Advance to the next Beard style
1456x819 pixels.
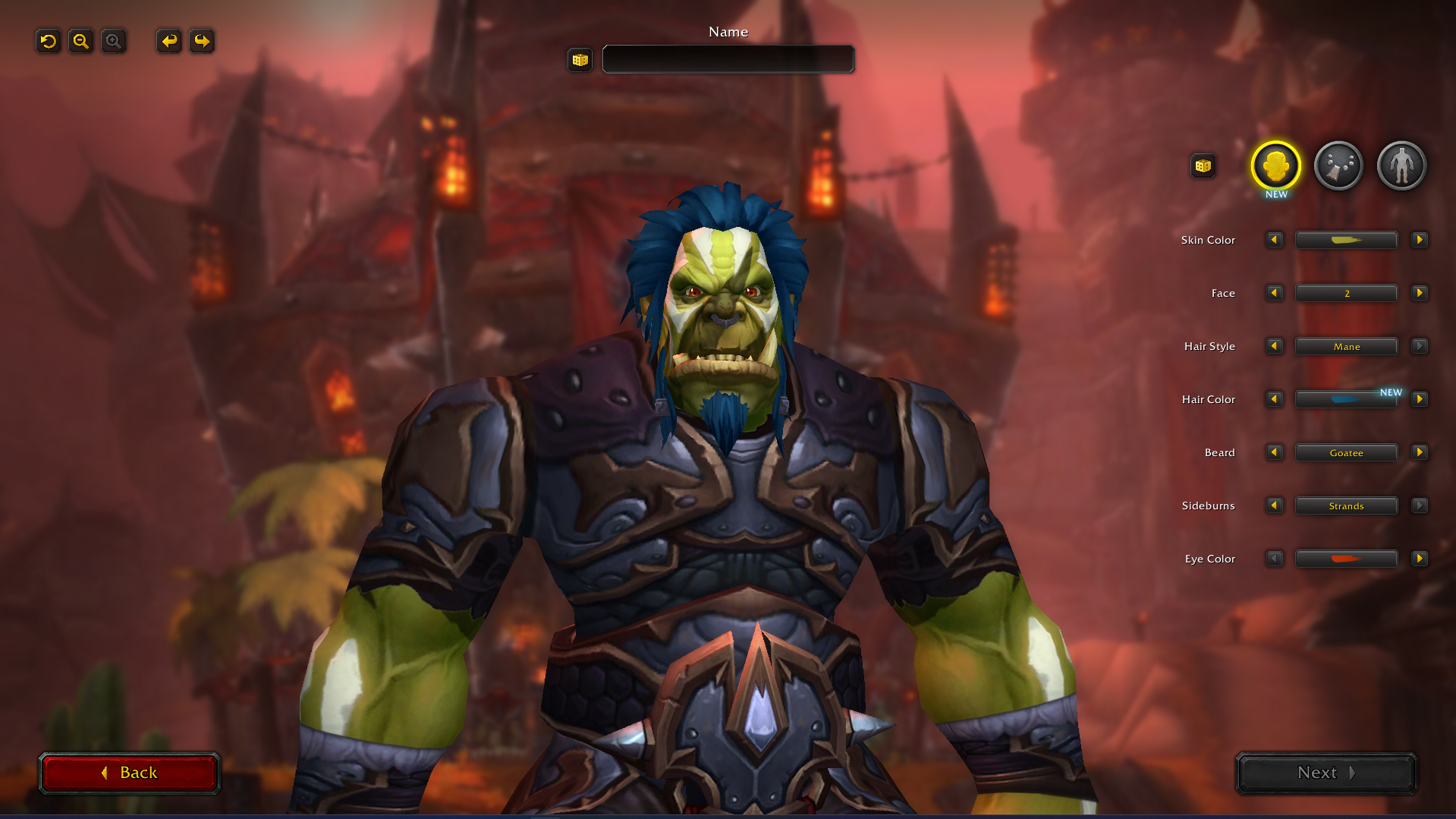click(x=1419, y=452)
